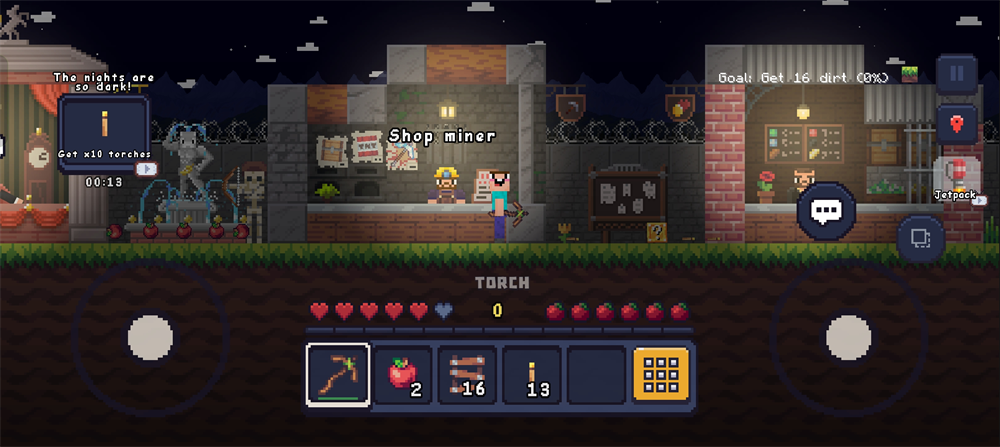Pause the game
The image size is (1000, 447).
point(957,73)
